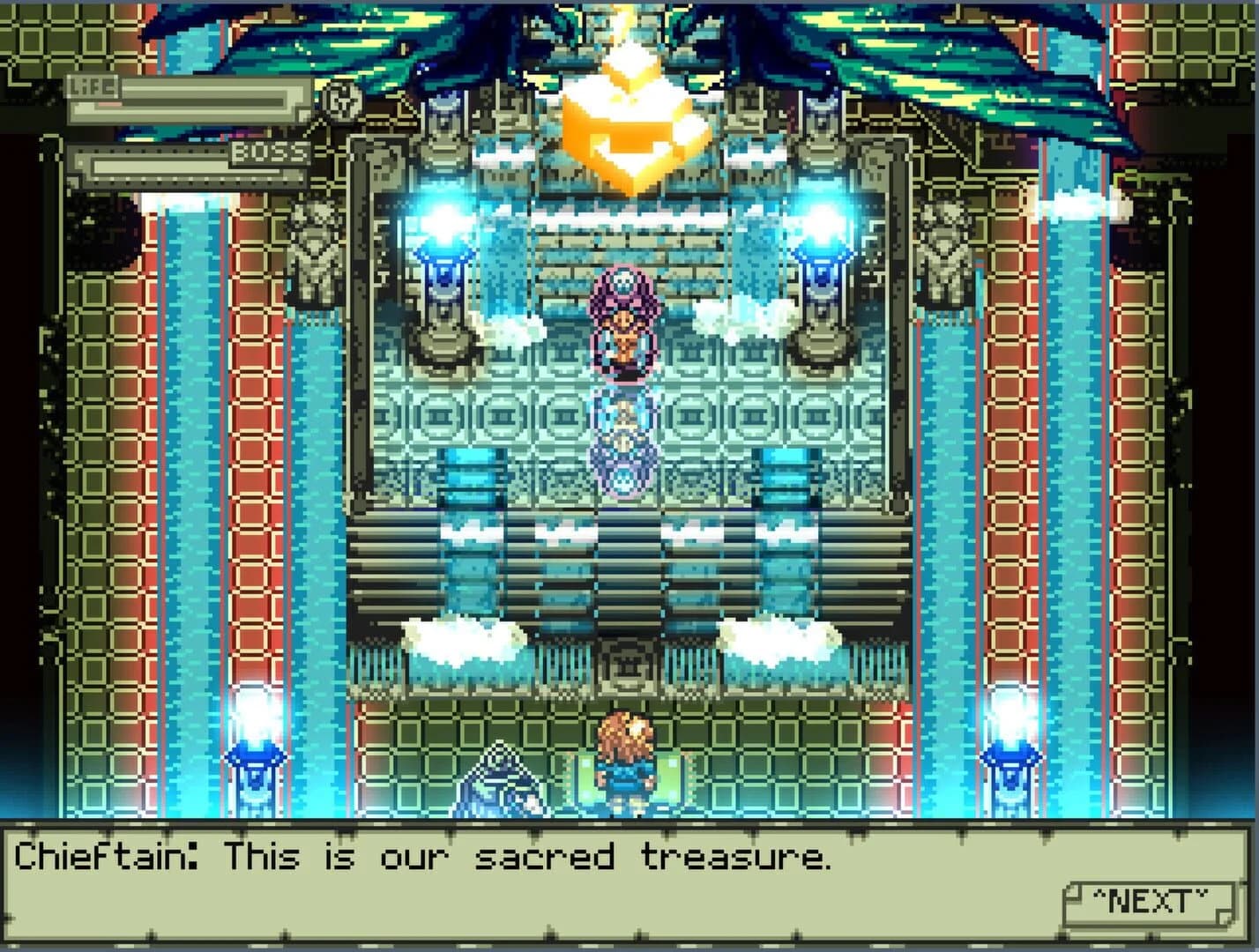This screenshot has height=952, width=1259.
Task: Click the right blue flame torch near the boss
Action: (x=821, y=220)
